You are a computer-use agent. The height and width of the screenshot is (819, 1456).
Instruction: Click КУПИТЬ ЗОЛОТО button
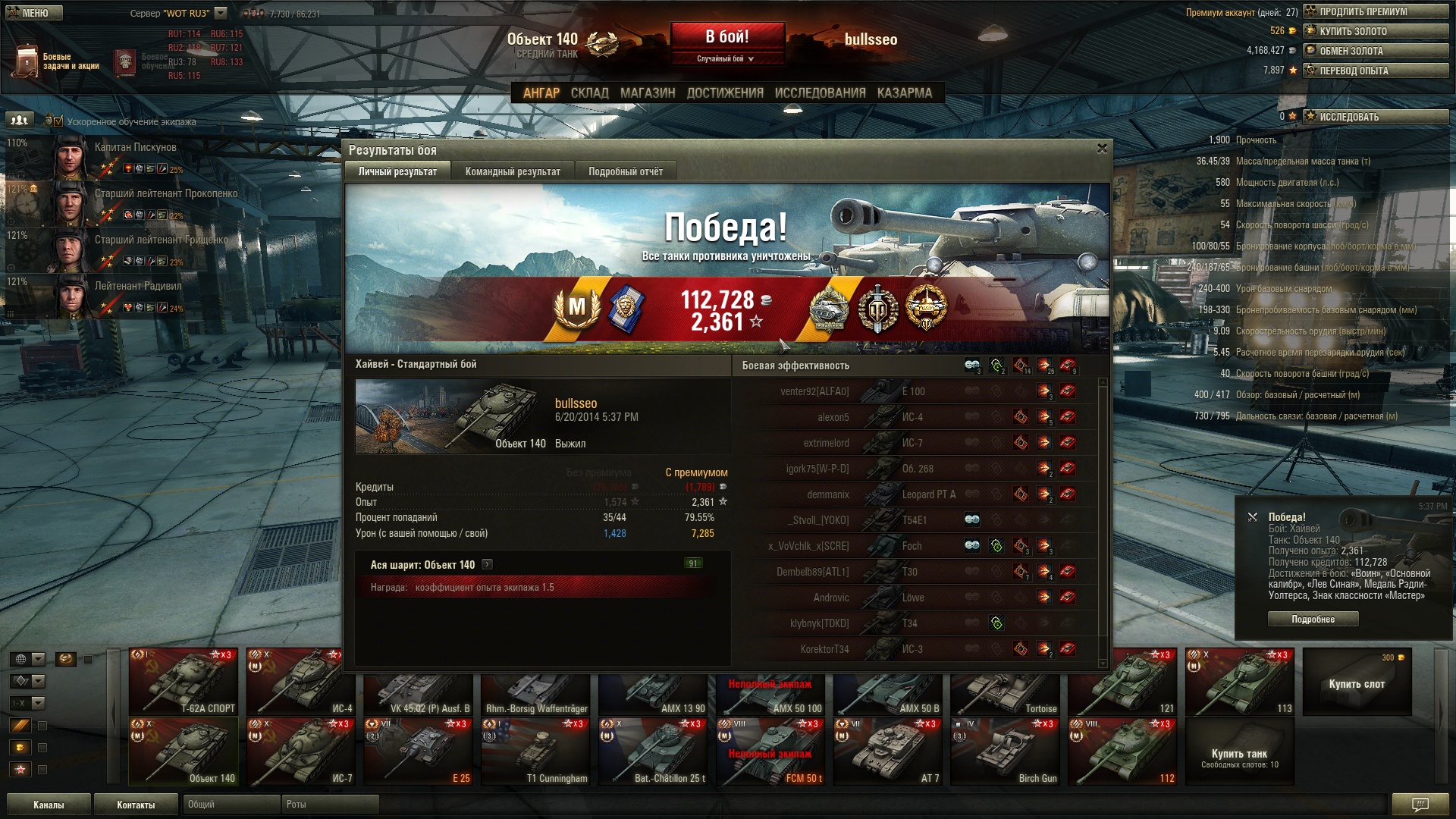click(1376, 31)
